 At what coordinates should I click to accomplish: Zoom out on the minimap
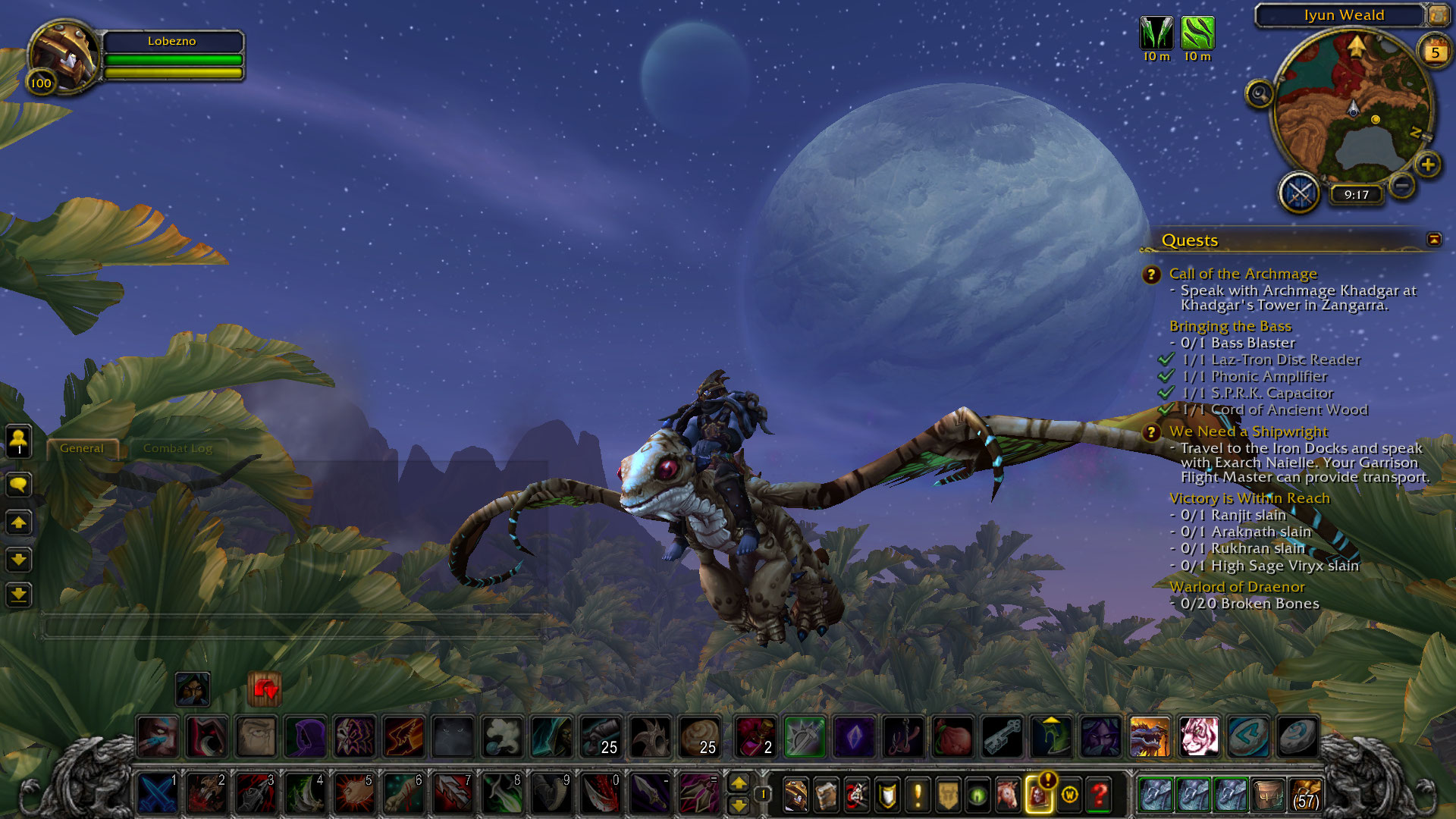[x=1402, y=184]
